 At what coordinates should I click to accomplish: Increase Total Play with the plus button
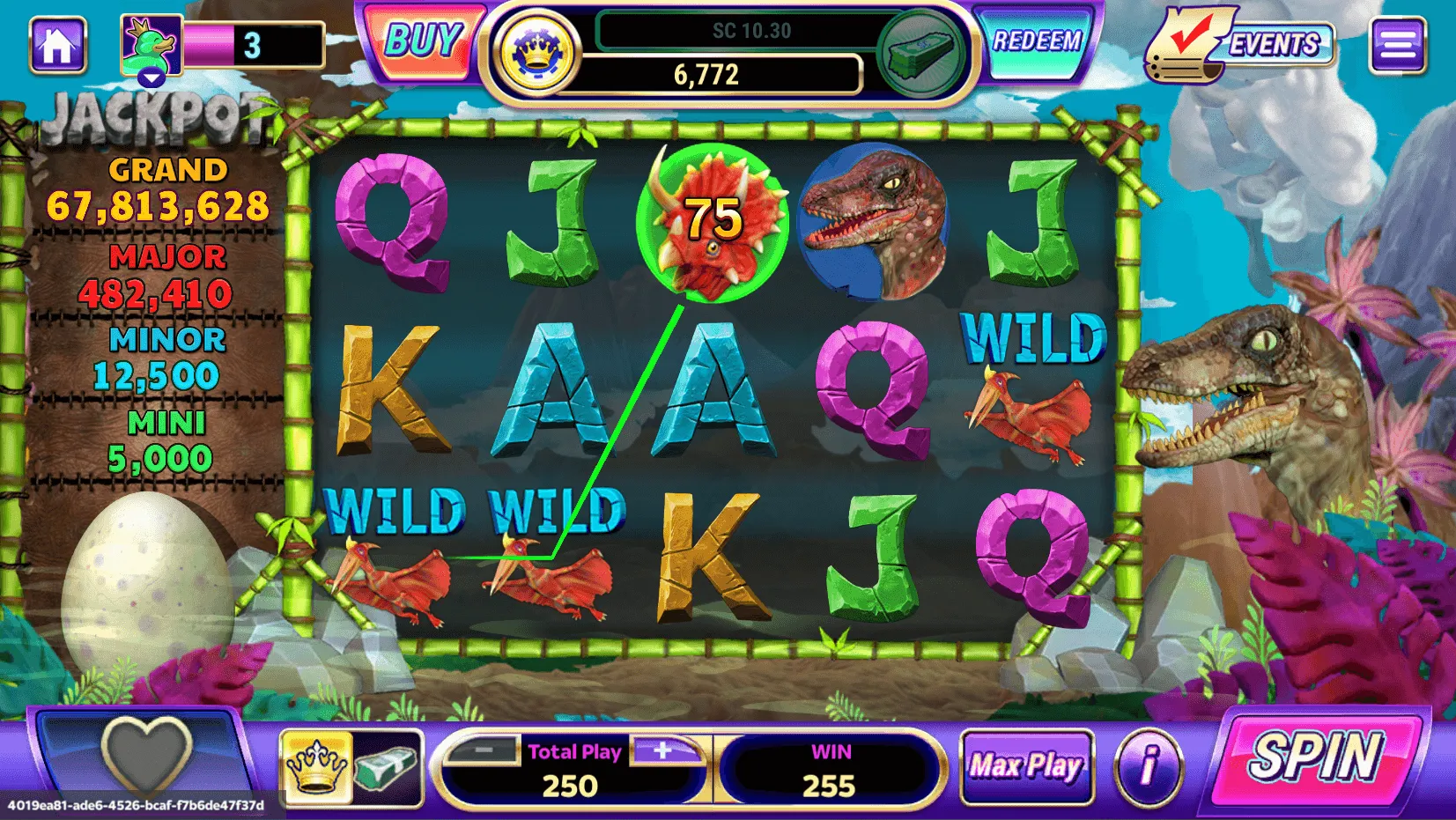click(x=663, y=751)
